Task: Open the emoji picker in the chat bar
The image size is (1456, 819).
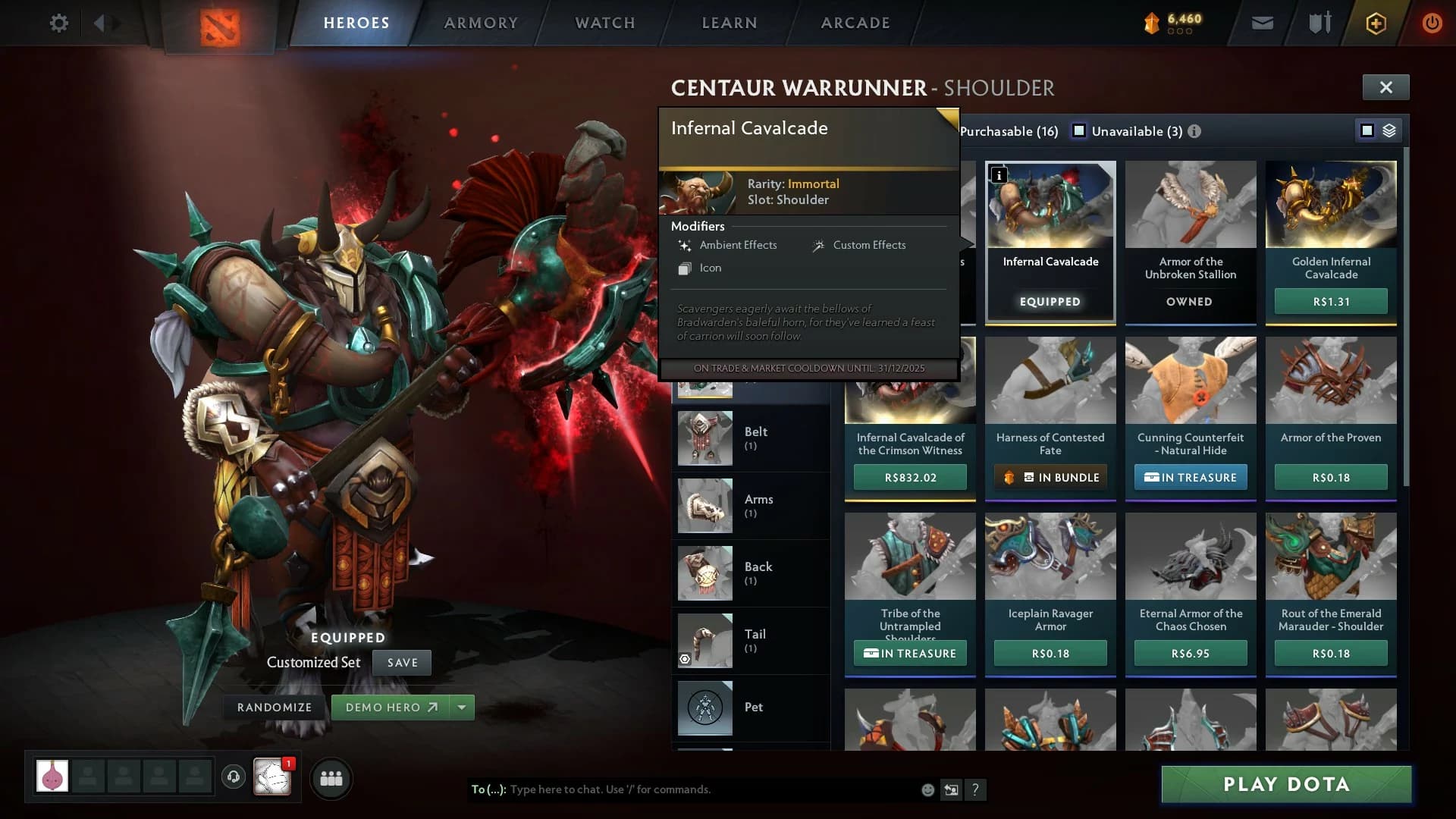Action: click(928, 789)
